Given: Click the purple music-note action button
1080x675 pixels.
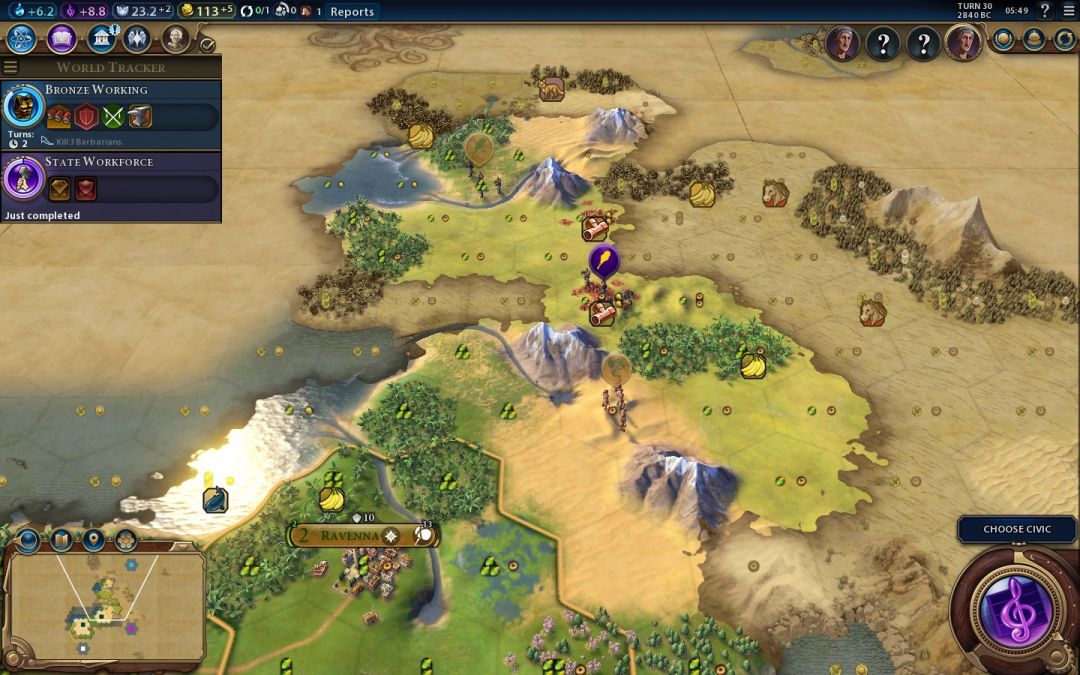Looking at the screenshot, I should click(1015, 609).
